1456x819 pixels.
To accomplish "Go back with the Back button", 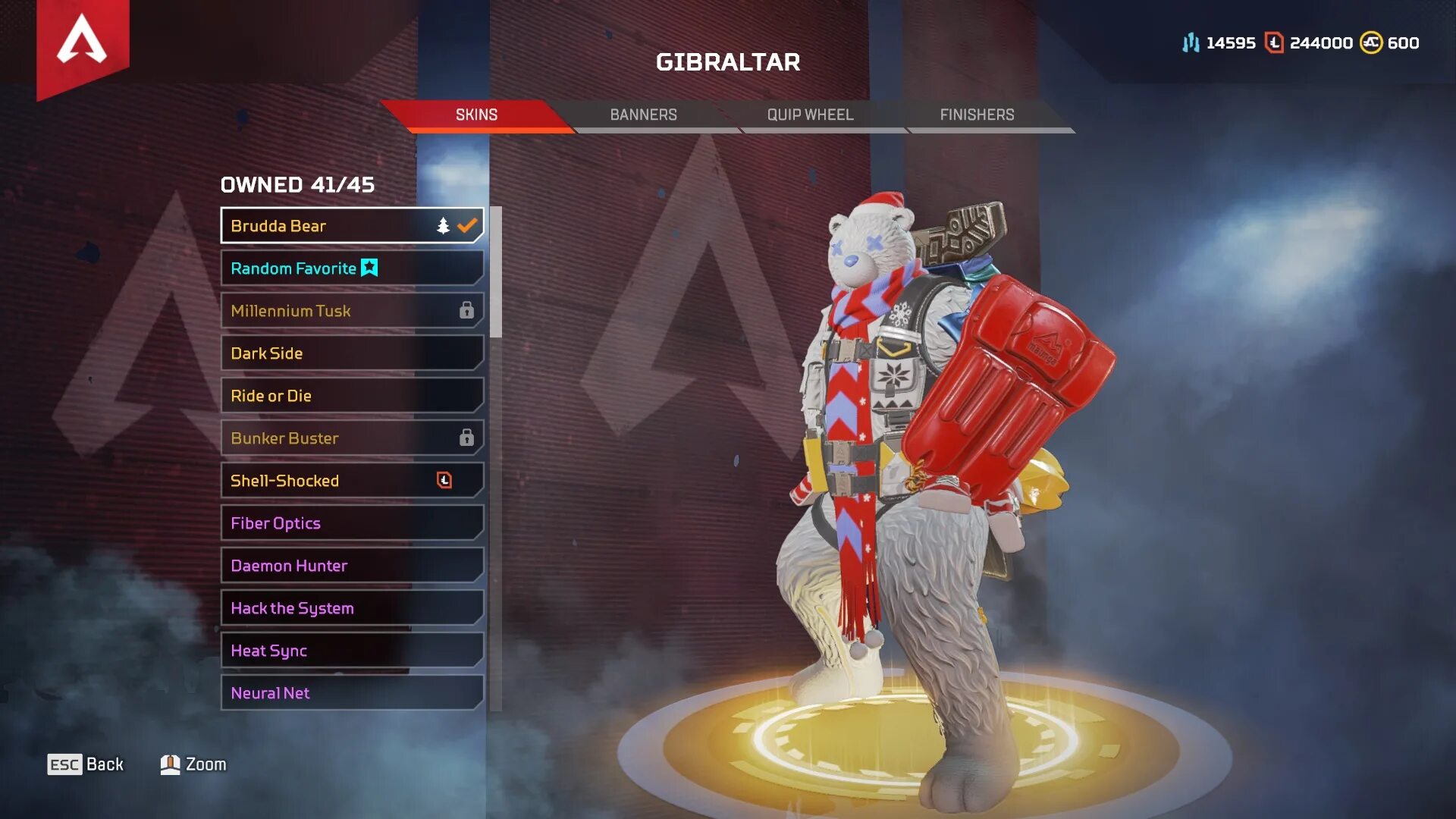I will coord(86,764).
